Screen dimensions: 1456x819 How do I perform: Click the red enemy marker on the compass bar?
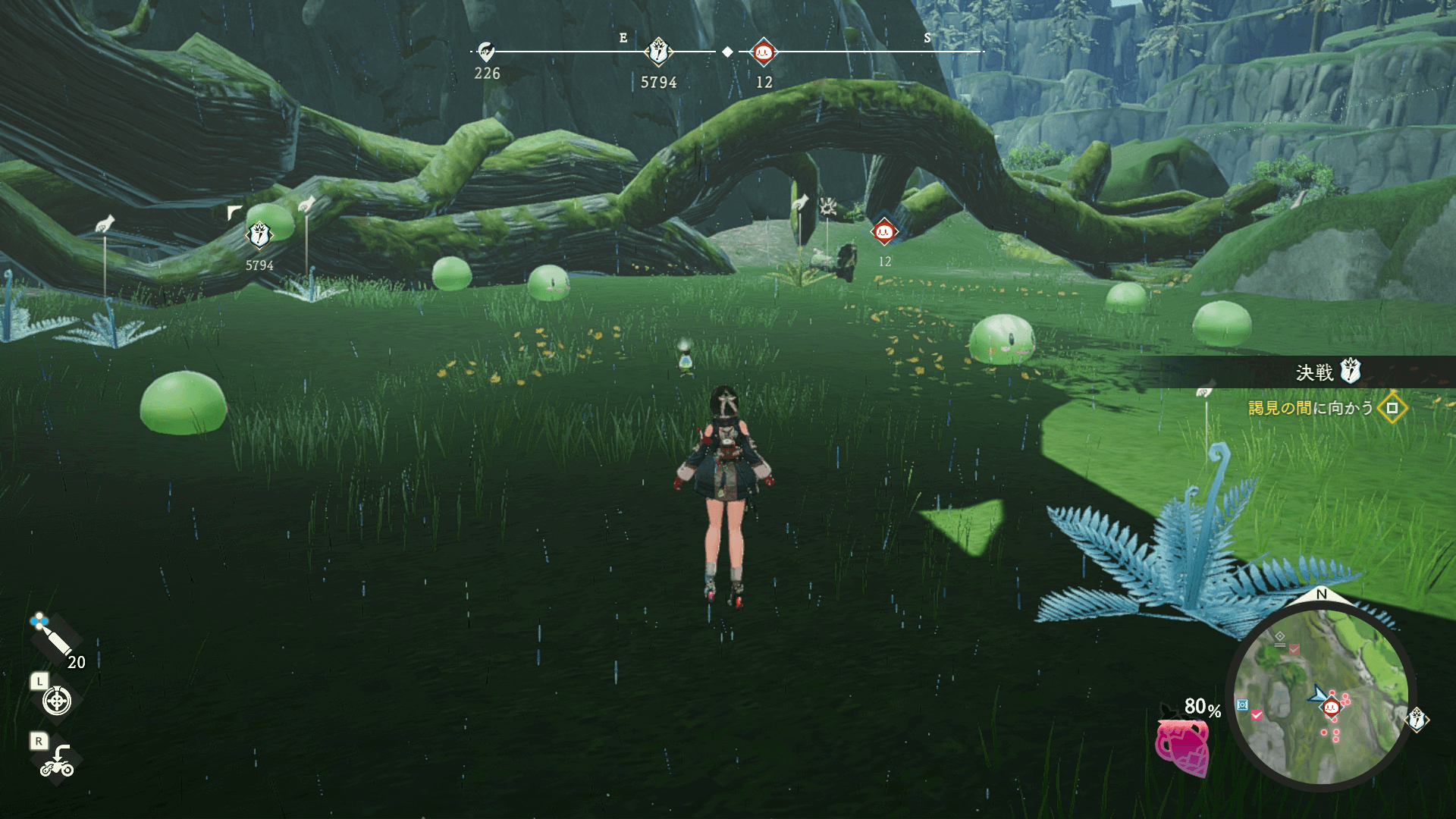(x=764, y=52)
